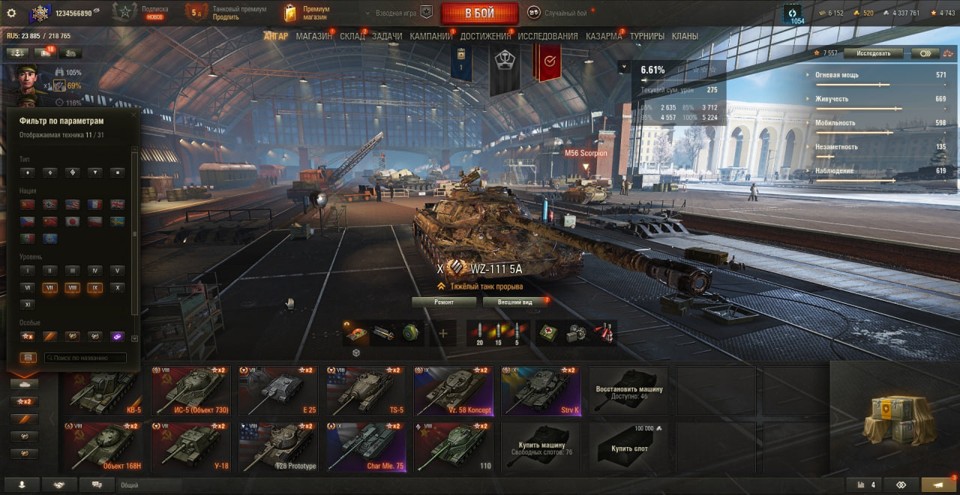The height and width of the screenshot is (495, 960).
Task: Select the Char Mle. 75 tank
Action: tap(364, 445)
